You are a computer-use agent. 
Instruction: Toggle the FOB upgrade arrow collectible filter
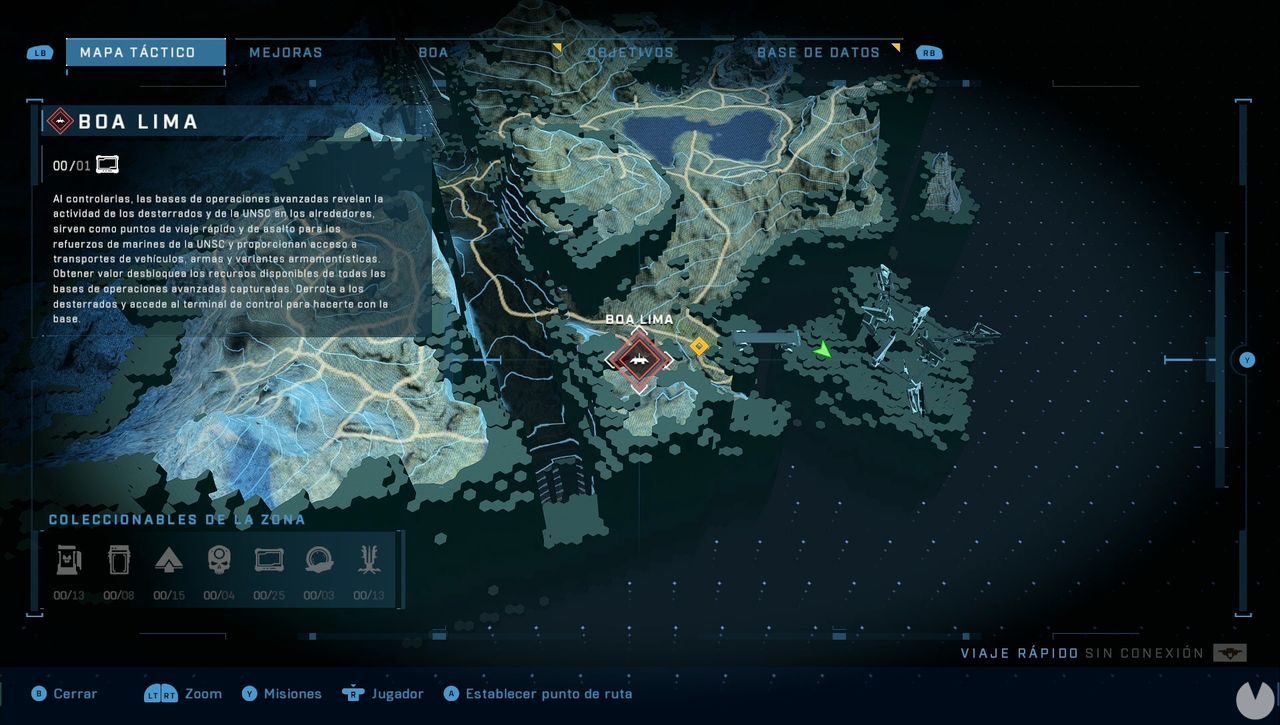tap(169, 559)
